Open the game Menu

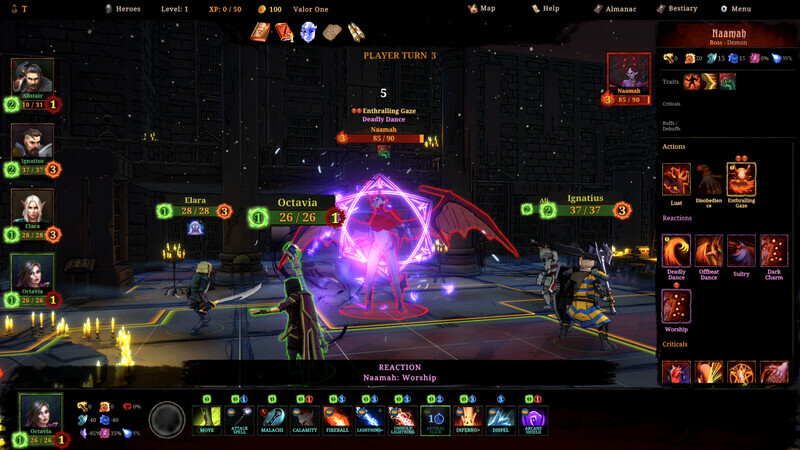735,8
